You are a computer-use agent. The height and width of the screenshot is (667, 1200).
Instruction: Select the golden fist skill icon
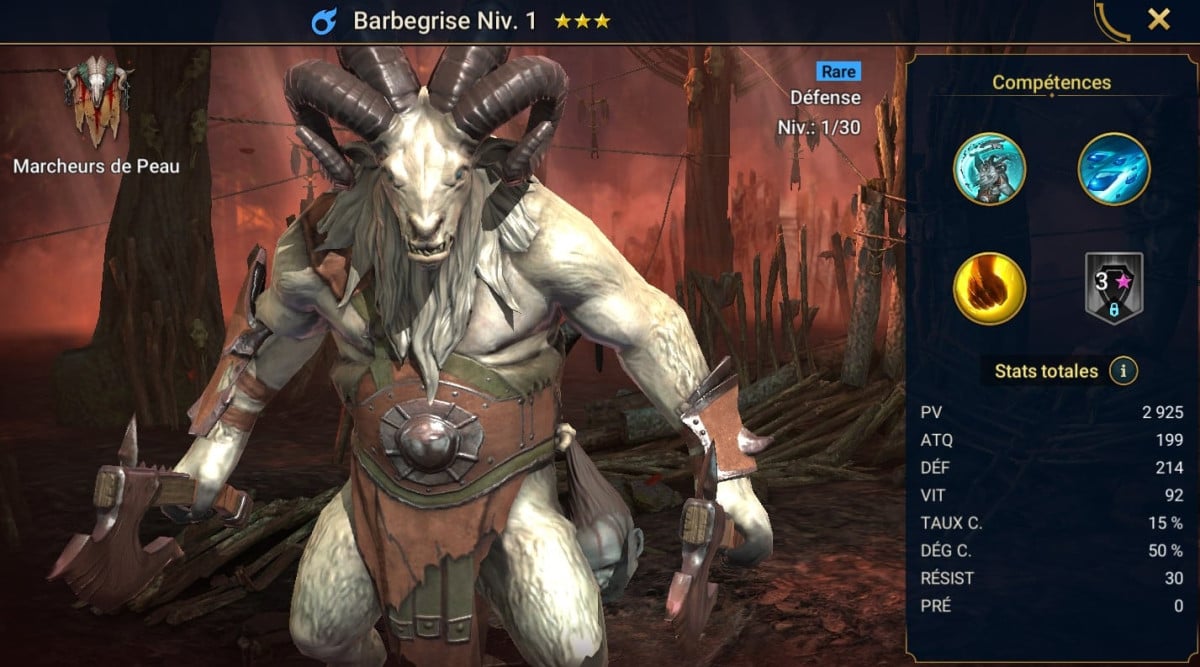pyautogui.click(x=989, y=288)
